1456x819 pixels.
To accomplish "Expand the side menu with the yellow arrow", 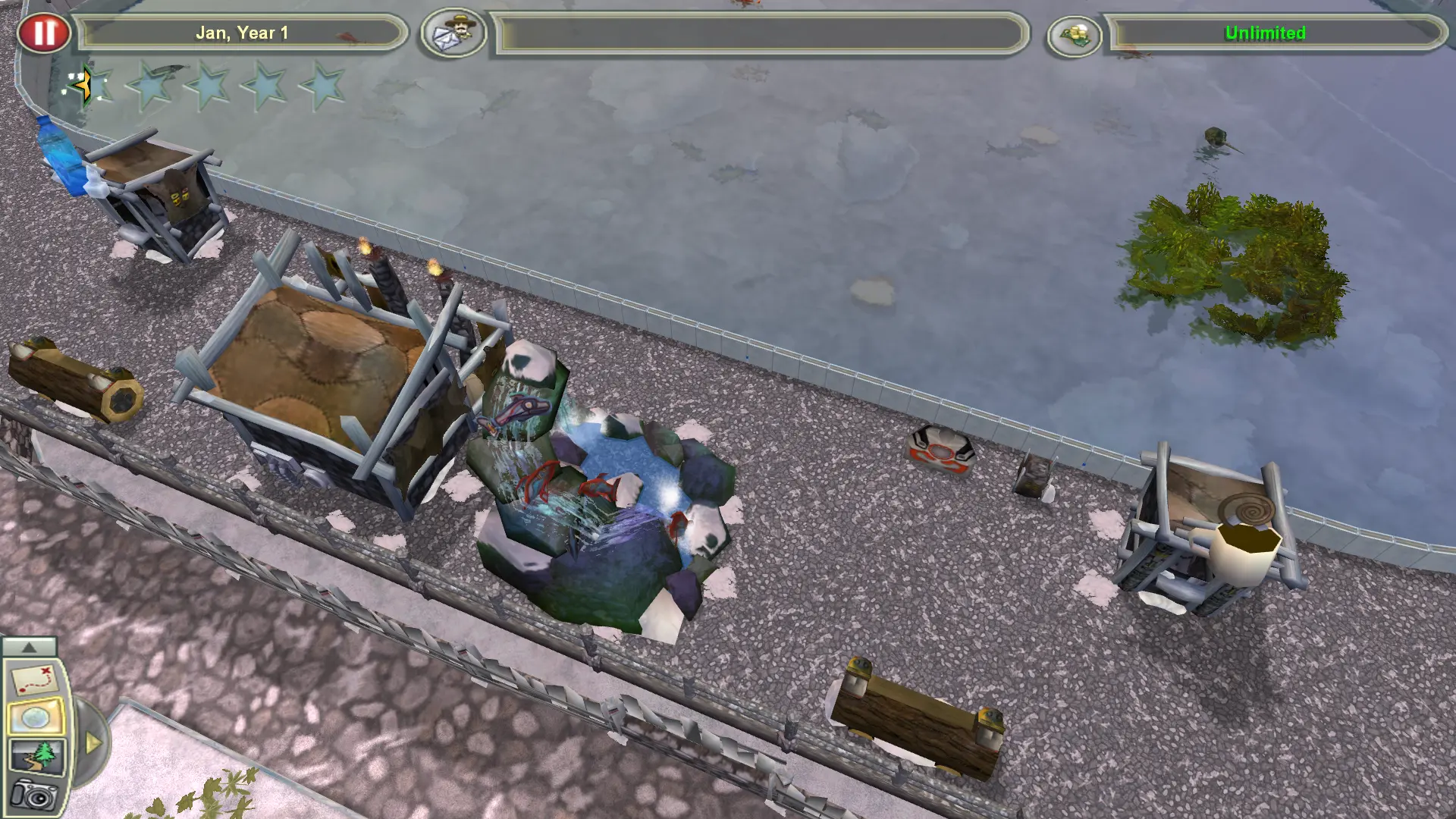I will click(93, 741).
